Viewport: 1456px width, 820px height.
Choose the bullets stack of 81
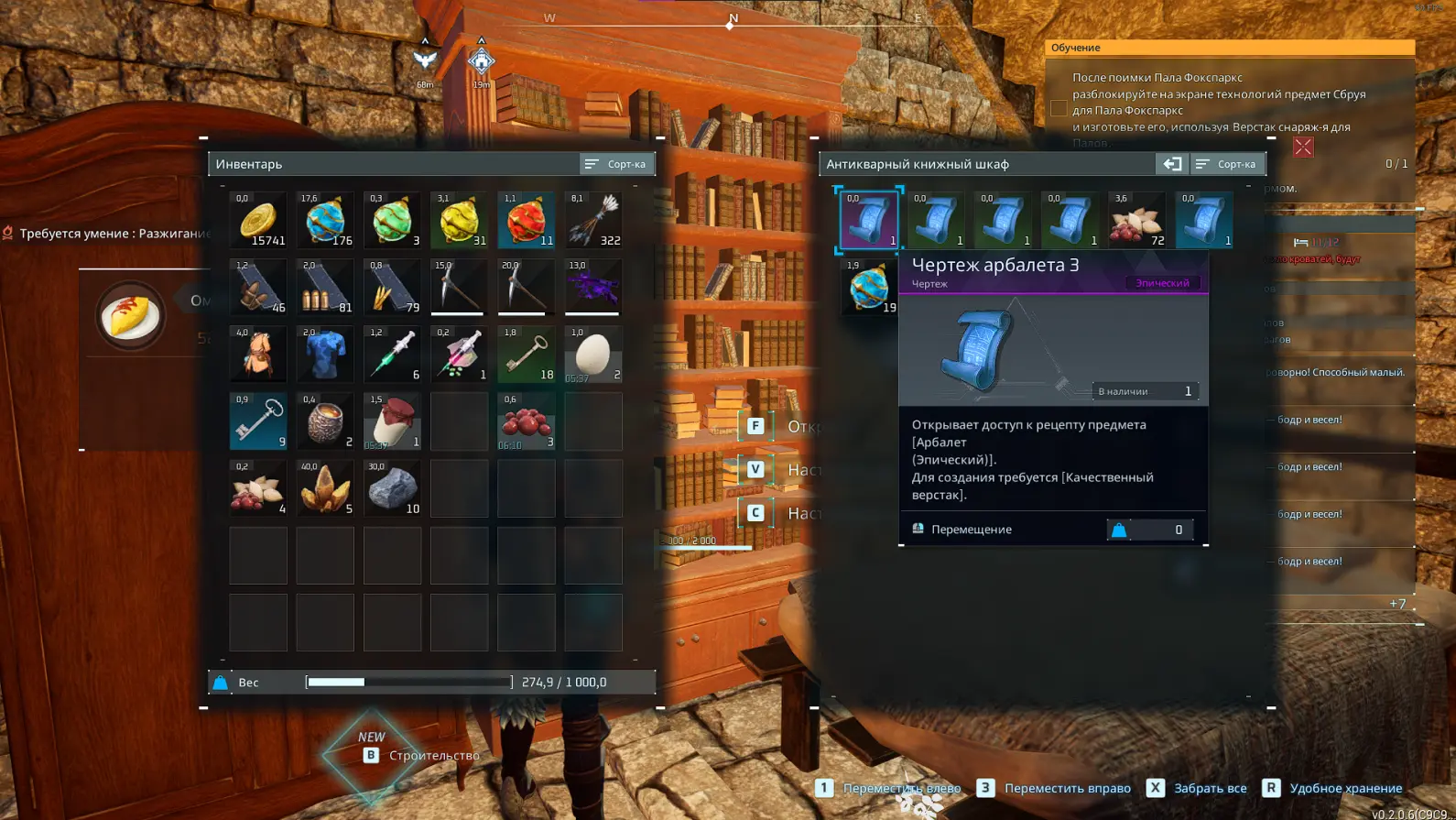[325, 288]
